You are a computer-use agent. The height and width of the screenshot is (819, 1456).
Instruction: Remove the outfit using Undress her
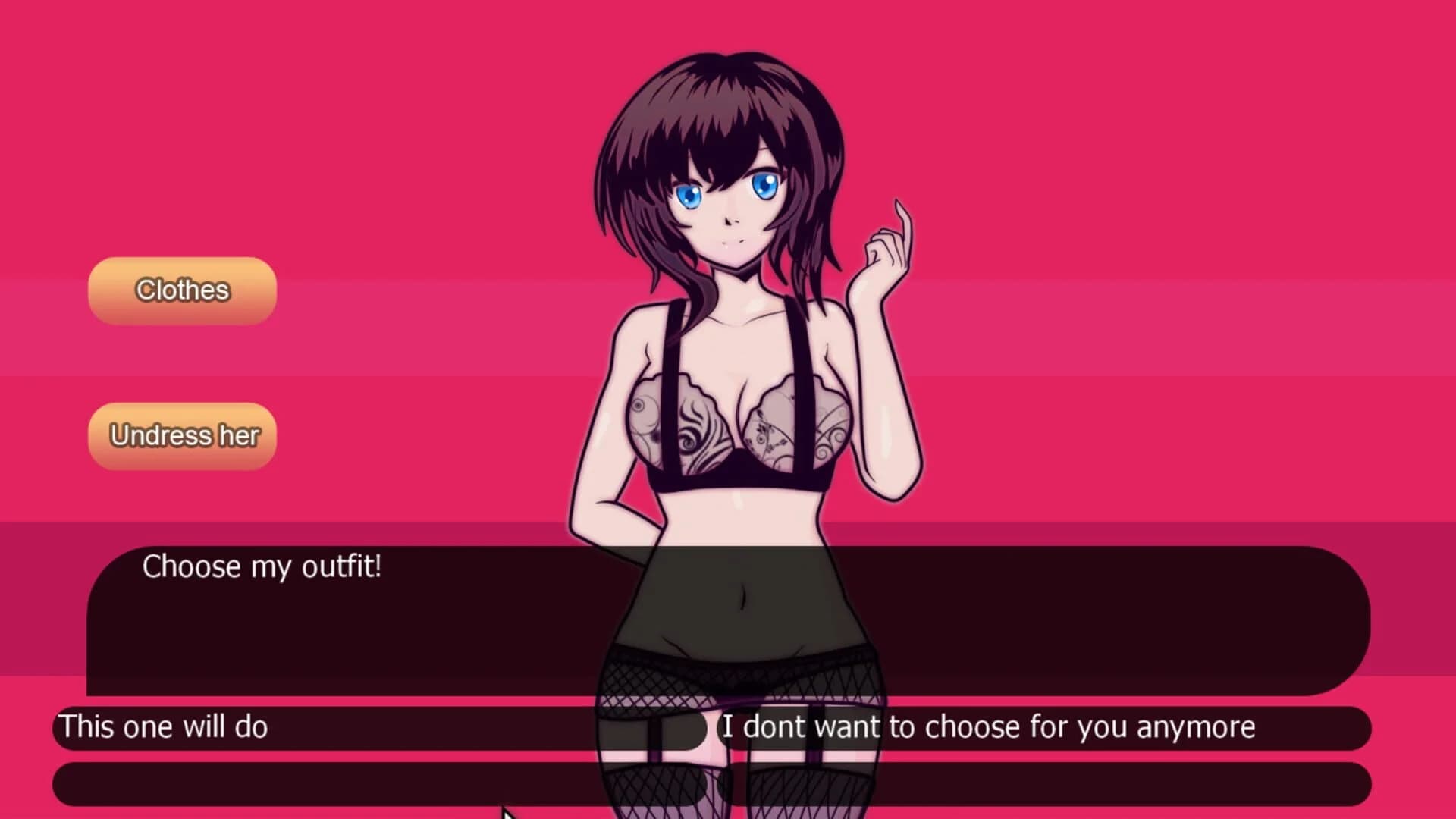(x=182, y=435)
